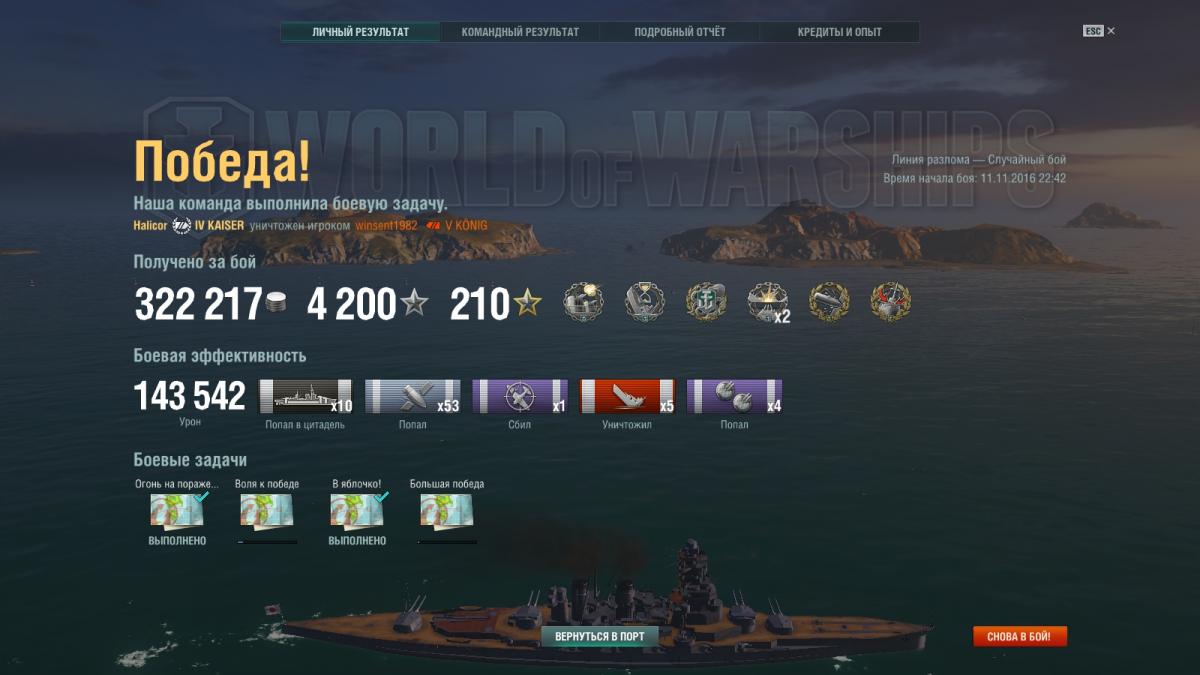
Task: Open the Воля к победе mission icon
Action: [267, 511]
